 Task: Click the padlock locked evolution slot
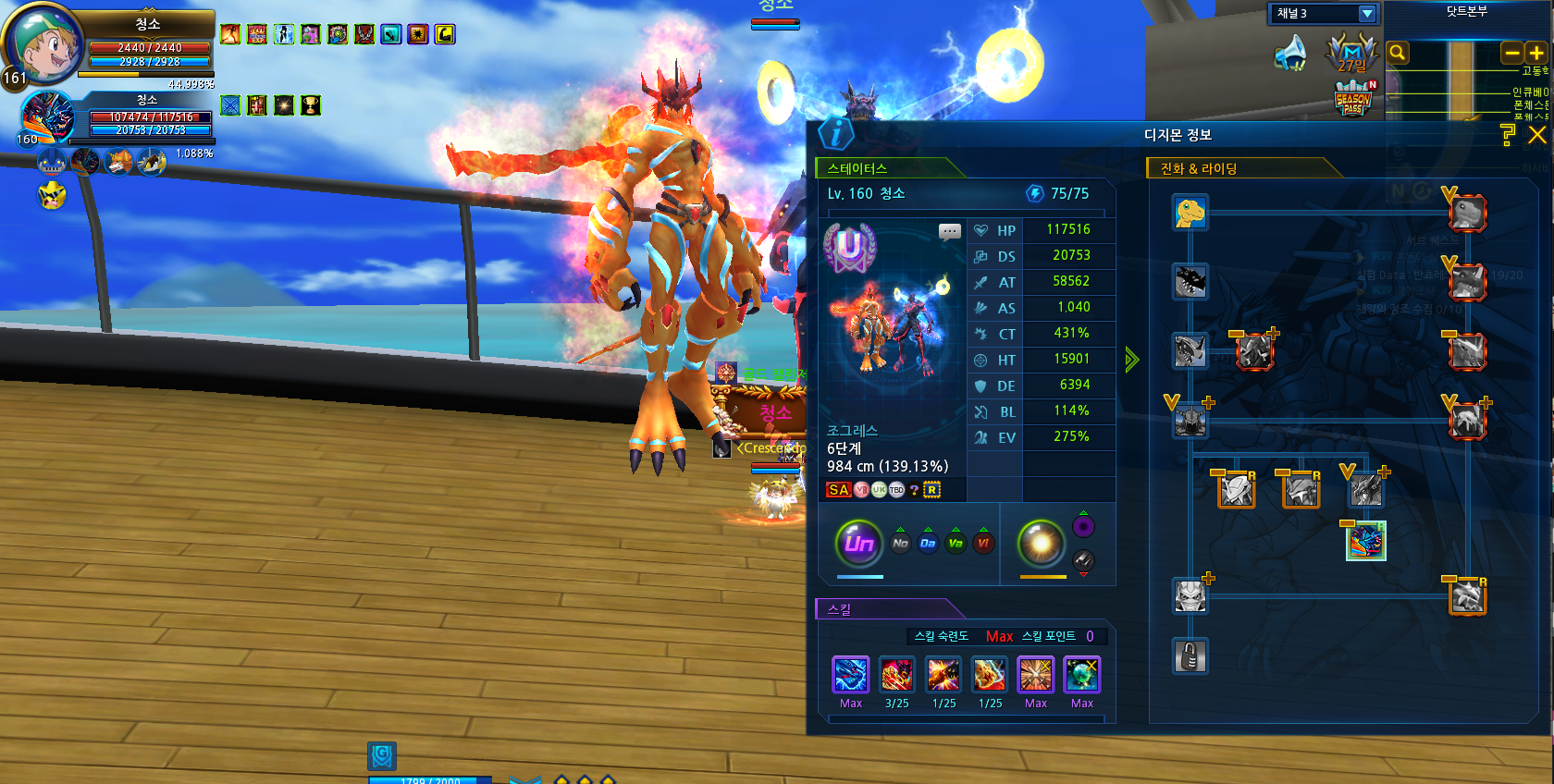[x=1190, y=656]
